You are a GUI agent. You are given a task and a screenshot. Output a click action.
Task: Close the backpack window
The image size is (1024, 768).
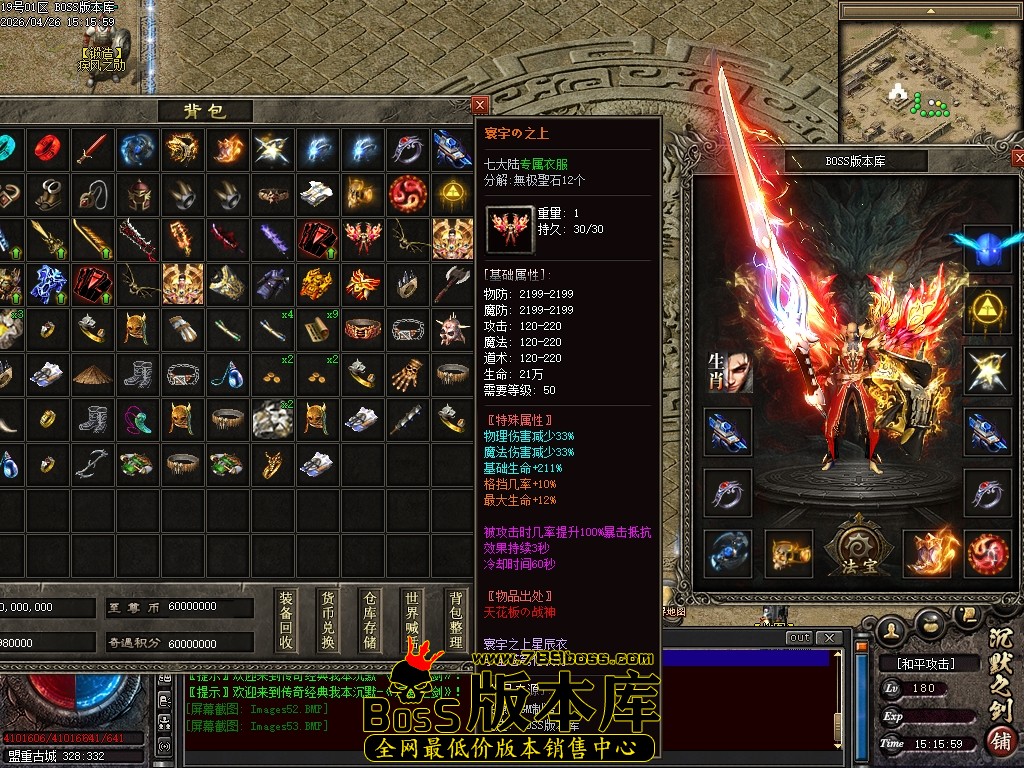coord(480,104)
